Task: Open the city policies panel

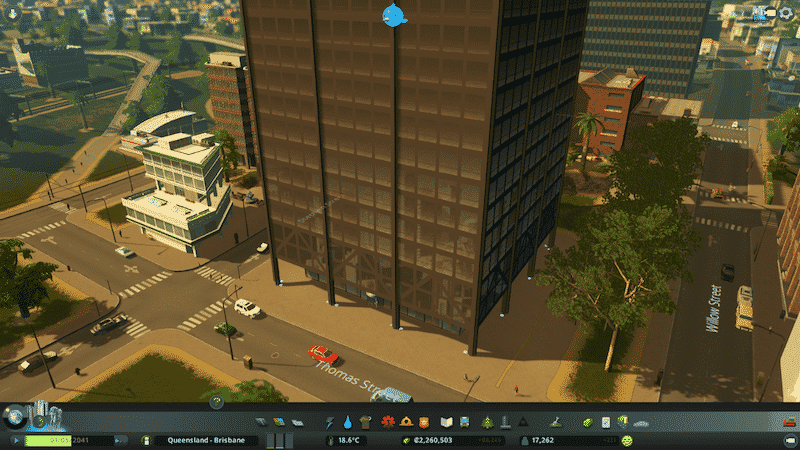Action: point(605,421)
